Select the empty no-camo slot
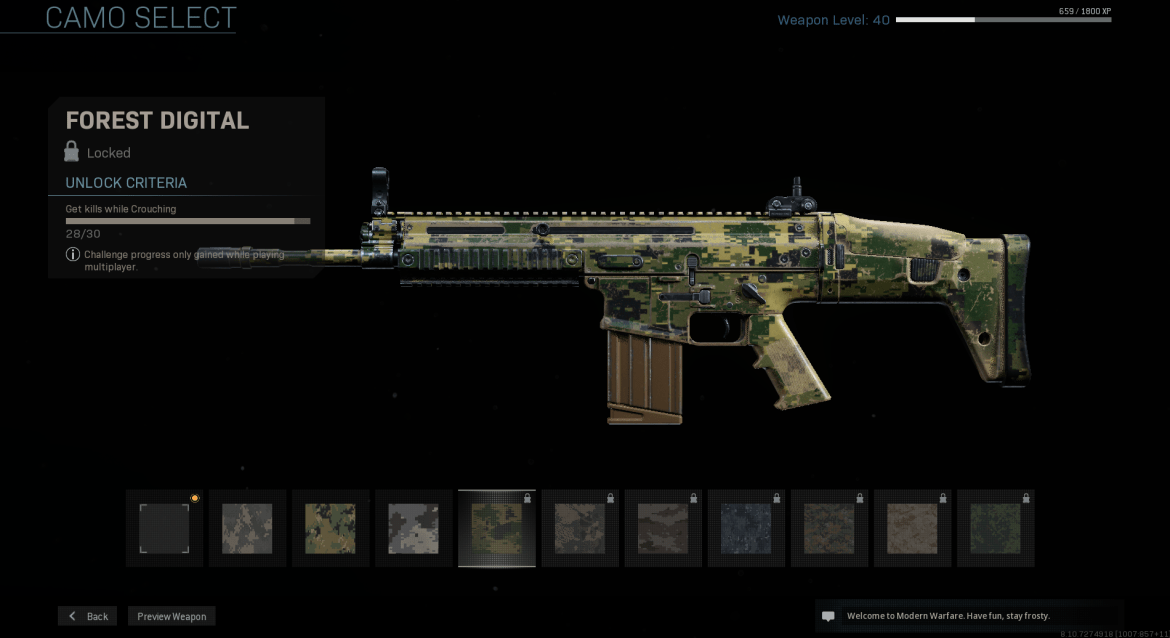Image resolution: width=1170 pixels, height=638 pixels. 164,528
